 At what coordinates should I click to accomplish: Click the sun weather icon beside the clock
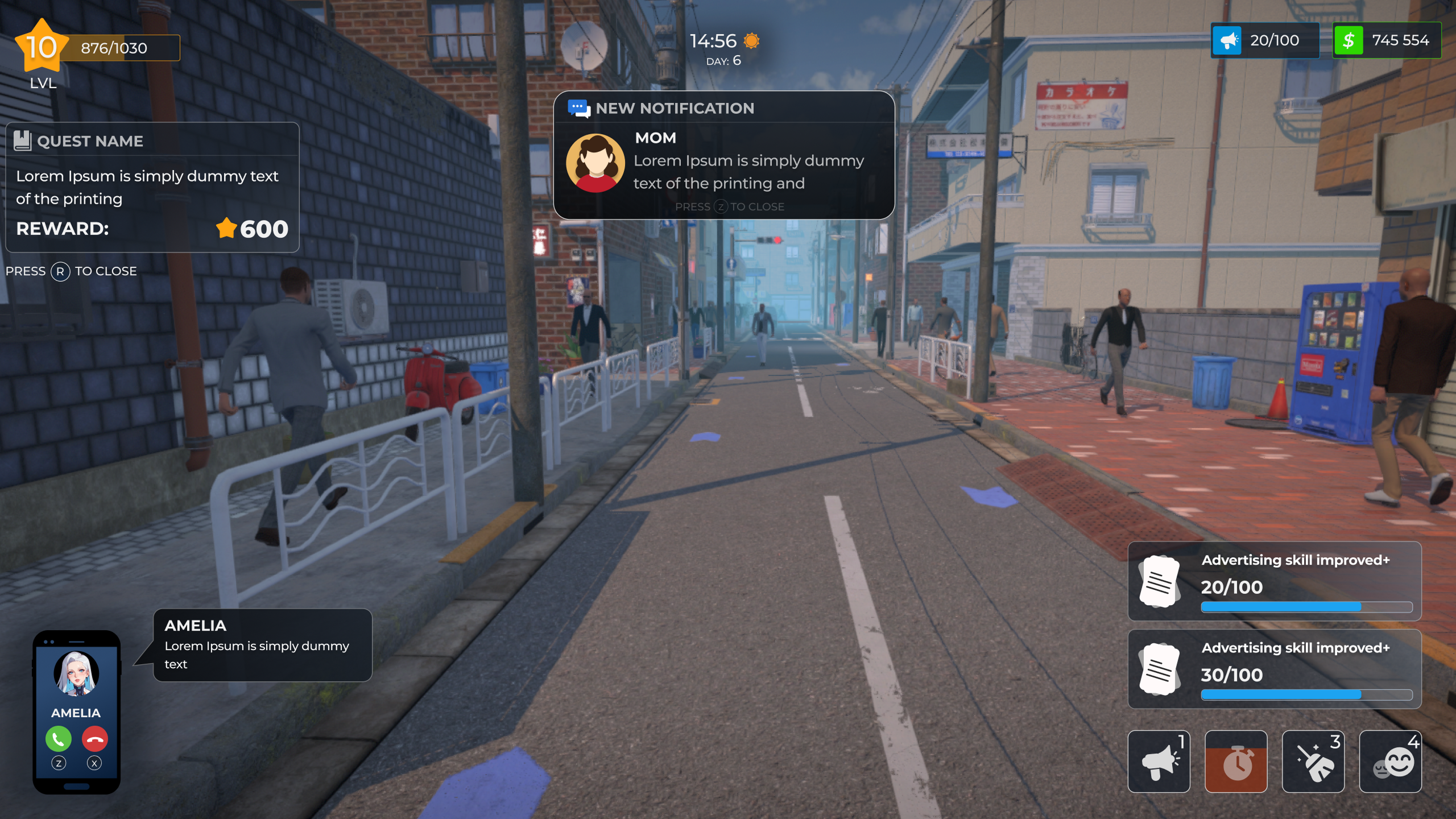pyautogui.click(x=752, y=40)
